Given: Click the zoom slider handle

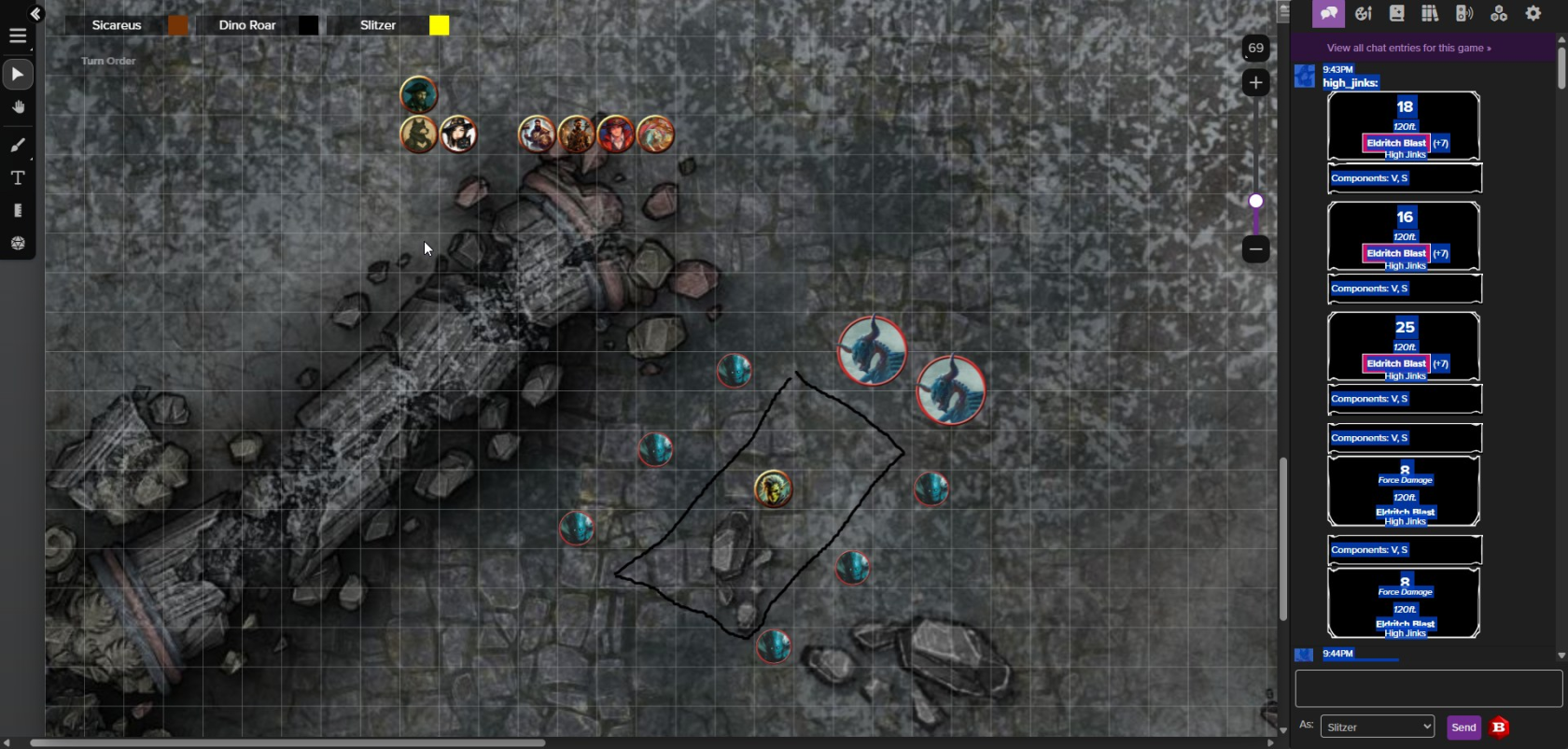Looking at the screenshot, I should pyautogui.click(x=1255, y=201).
